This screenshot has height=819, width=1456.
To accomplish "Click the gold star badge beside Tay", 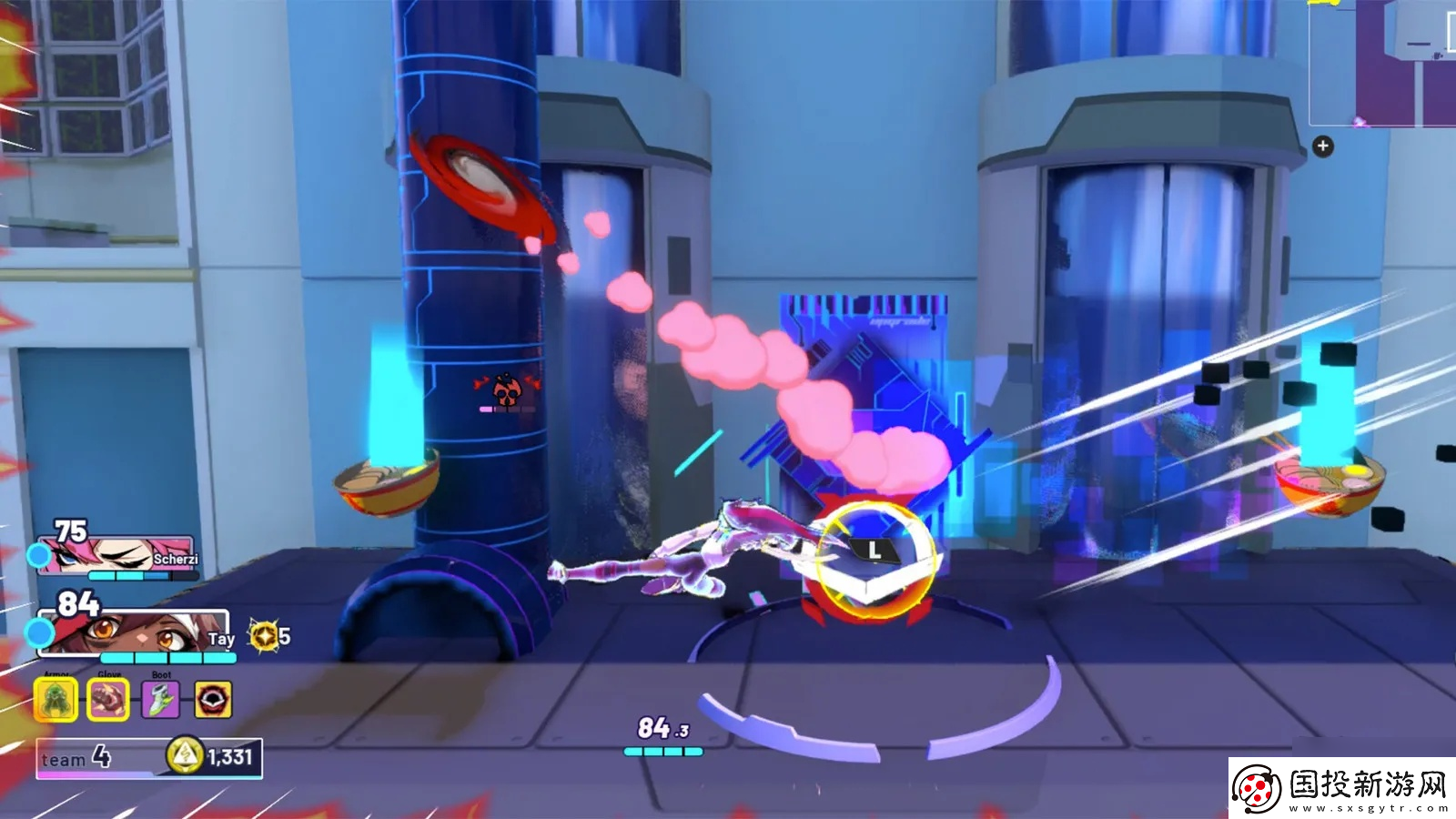I will 264,636.
